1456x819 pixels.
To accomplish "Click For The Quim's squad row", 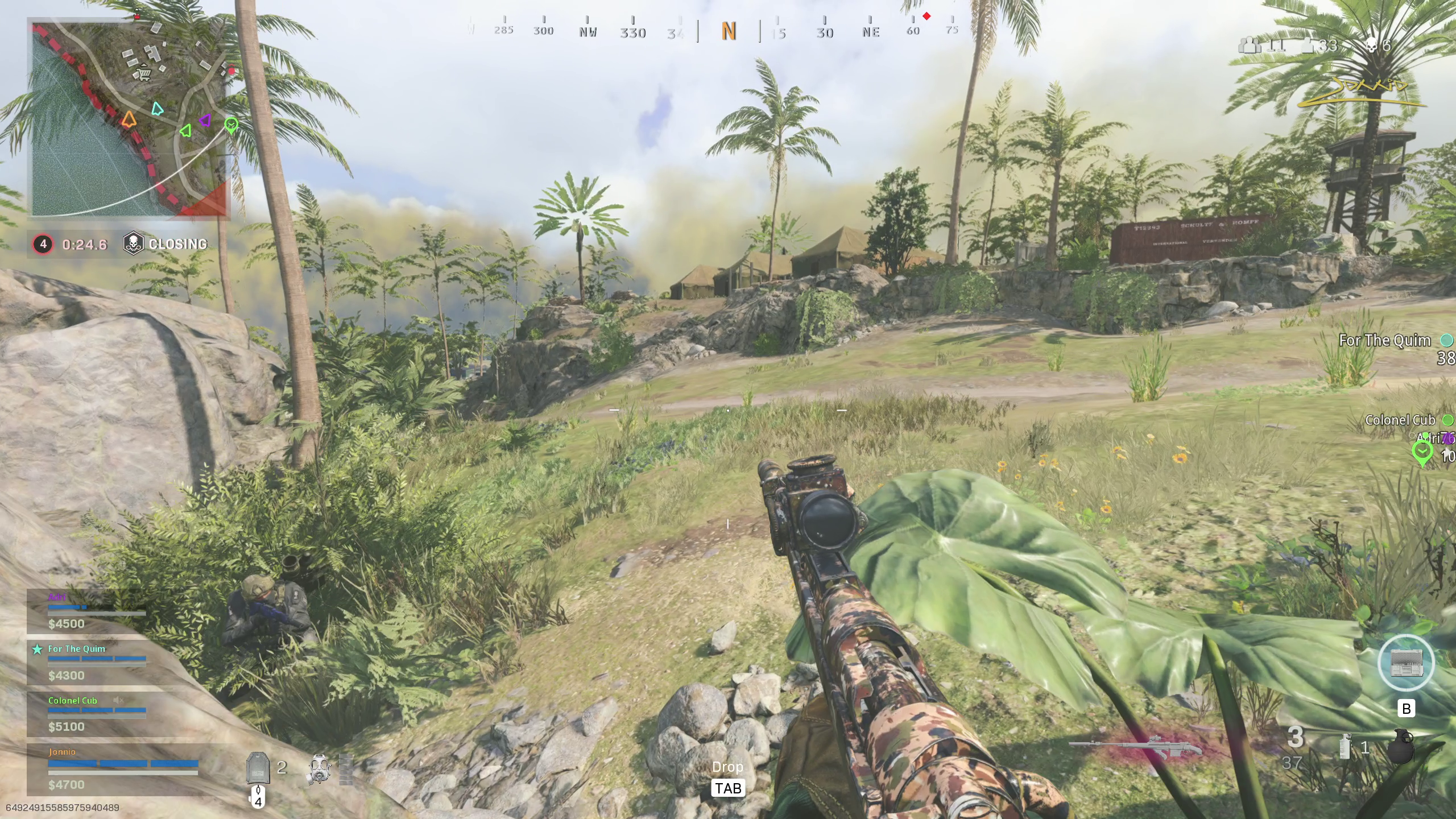I will pyautogui.click(x=97, y=662).
